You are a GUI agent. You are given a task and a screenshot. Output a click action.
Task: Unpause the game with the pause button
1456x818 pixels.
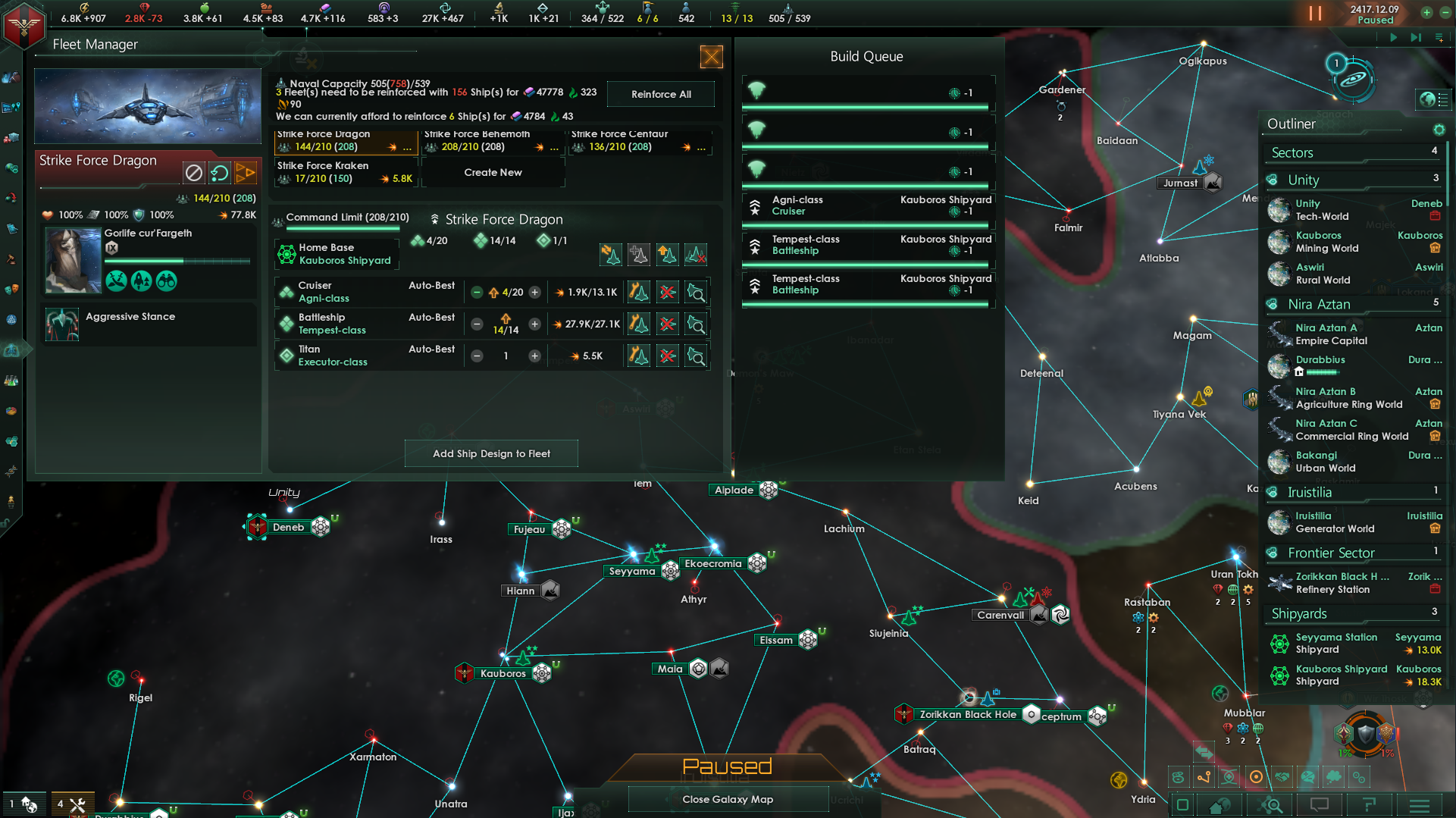tap(1317, 13)
